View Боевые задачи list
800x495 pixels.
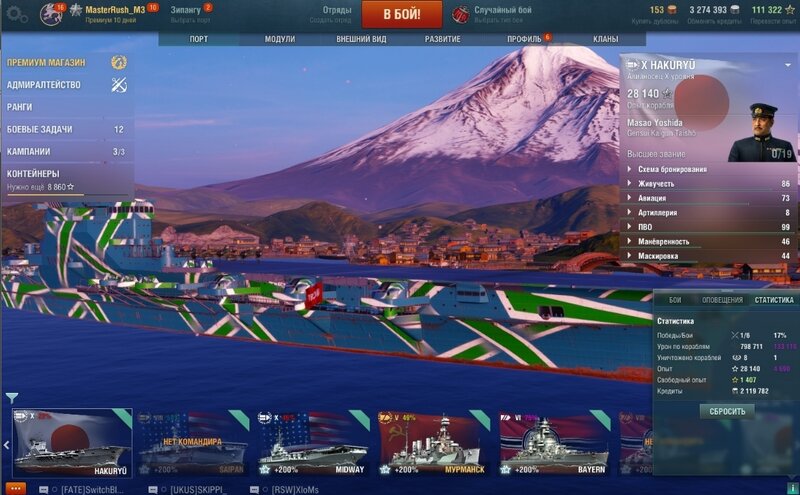pyautogui.click(x=40, y=129)
